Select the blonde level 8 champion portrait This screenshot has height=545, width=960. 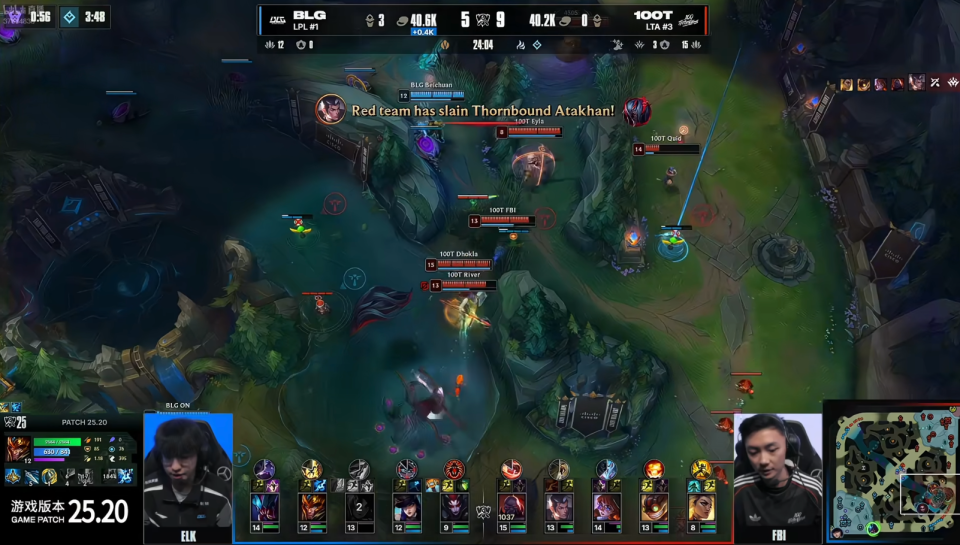coord(701,507)
